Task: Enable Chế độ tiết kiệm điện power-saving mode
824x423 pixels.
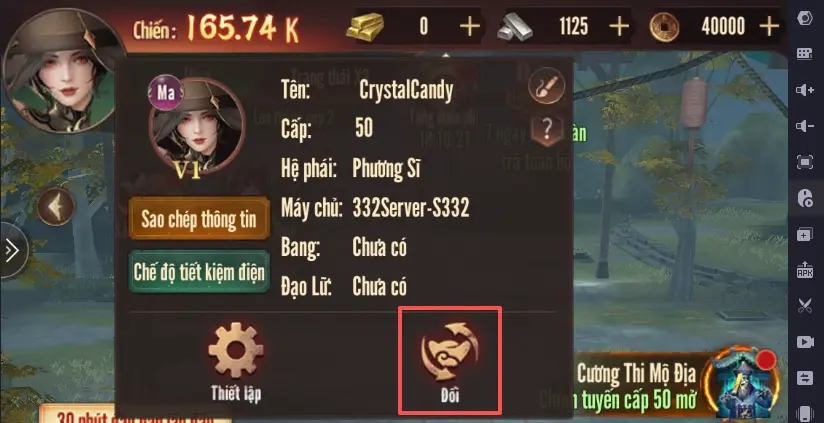Action: 200,272
